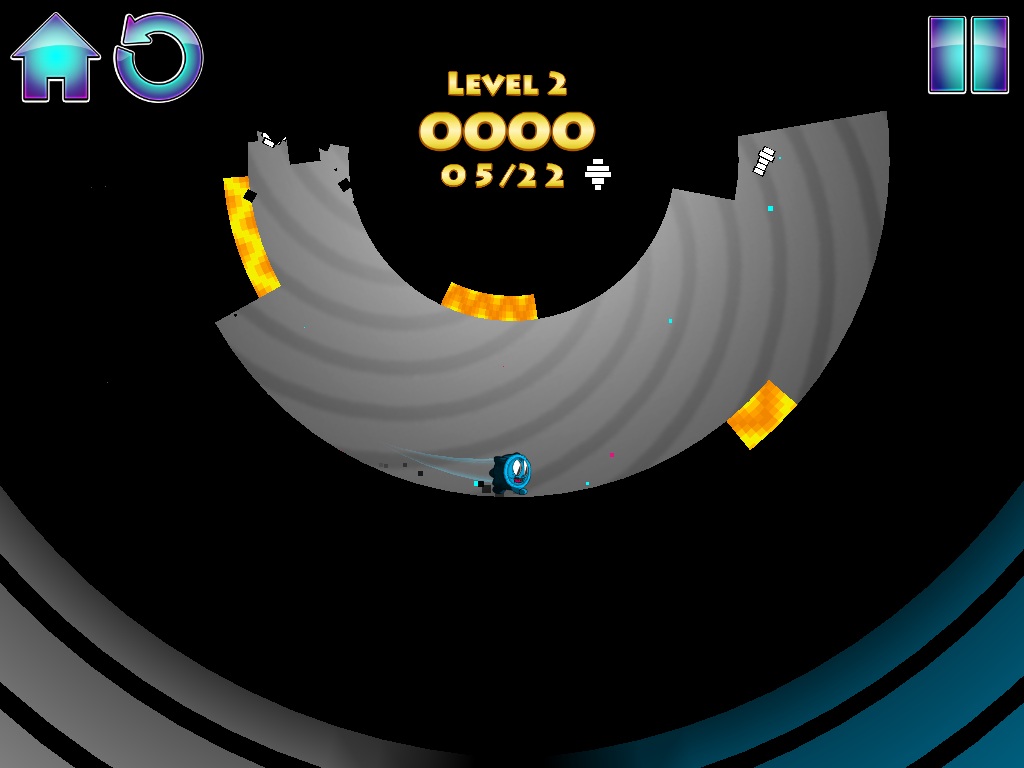Restart the level with the circular arrow
The width and height of the screenshot is (1024, 768).
click(x=159, y=58)
